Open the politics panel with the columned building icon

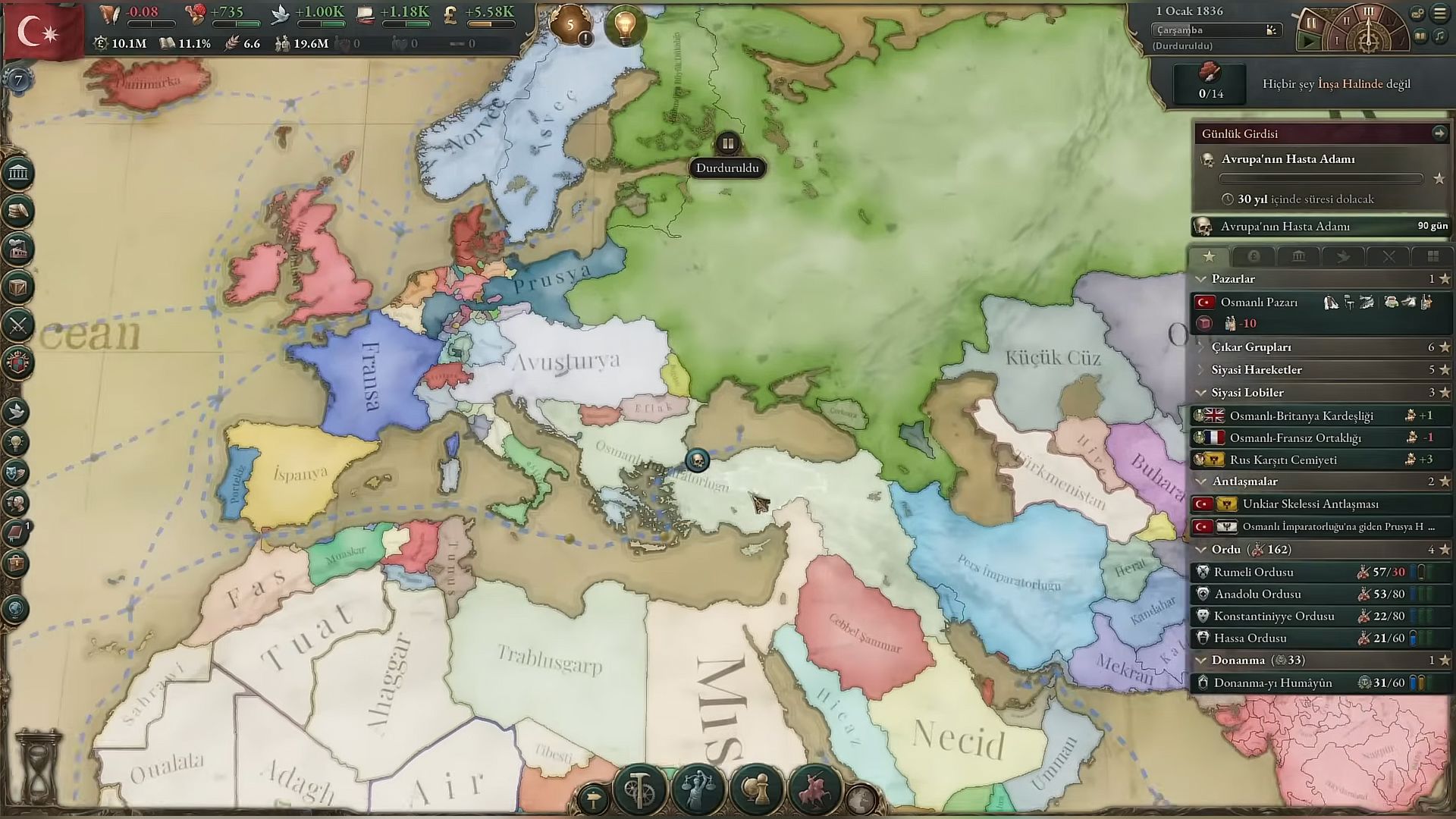18,174
